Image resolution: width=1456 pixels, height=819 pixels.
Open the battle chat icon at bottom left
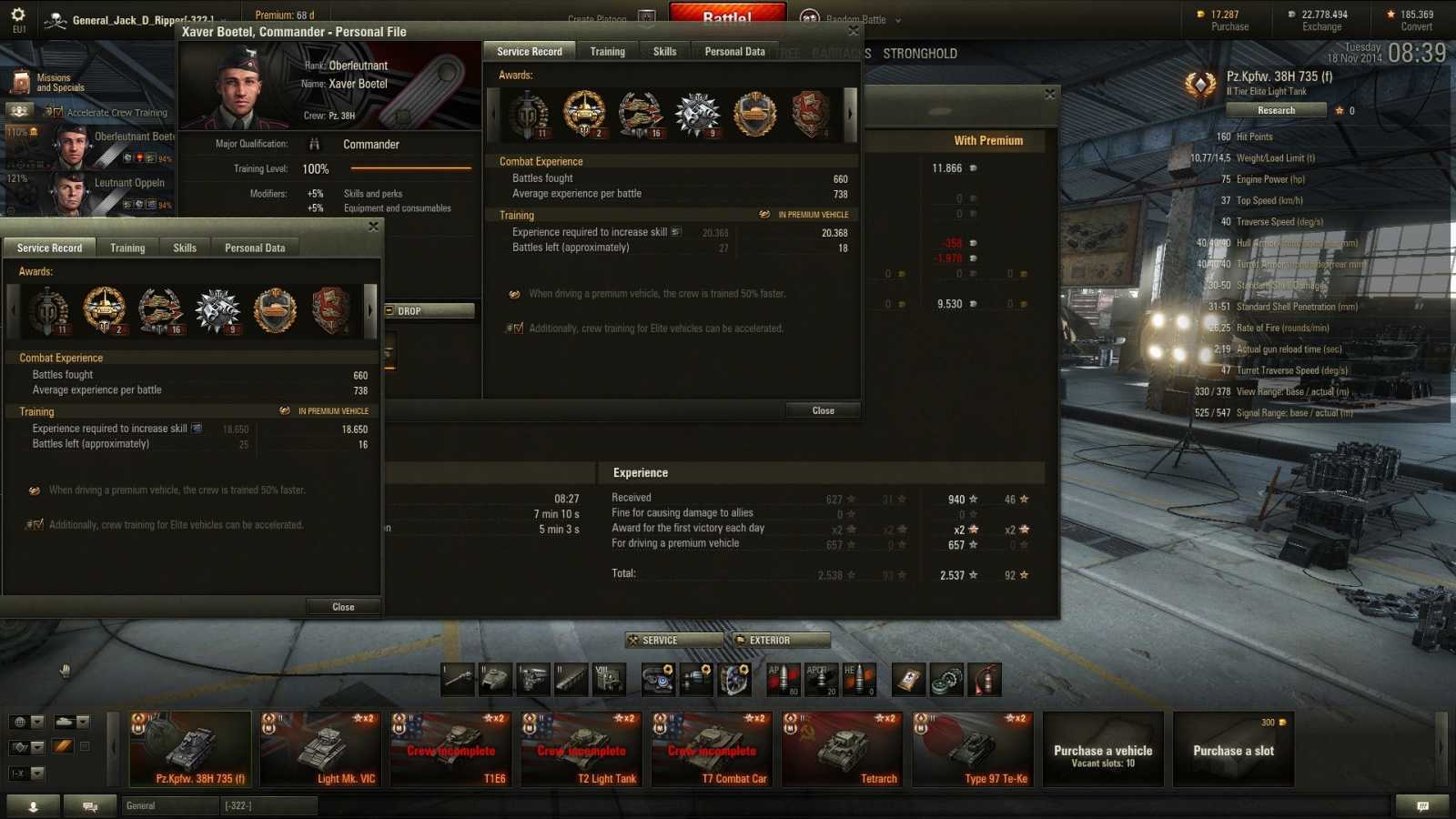(89, 806)
